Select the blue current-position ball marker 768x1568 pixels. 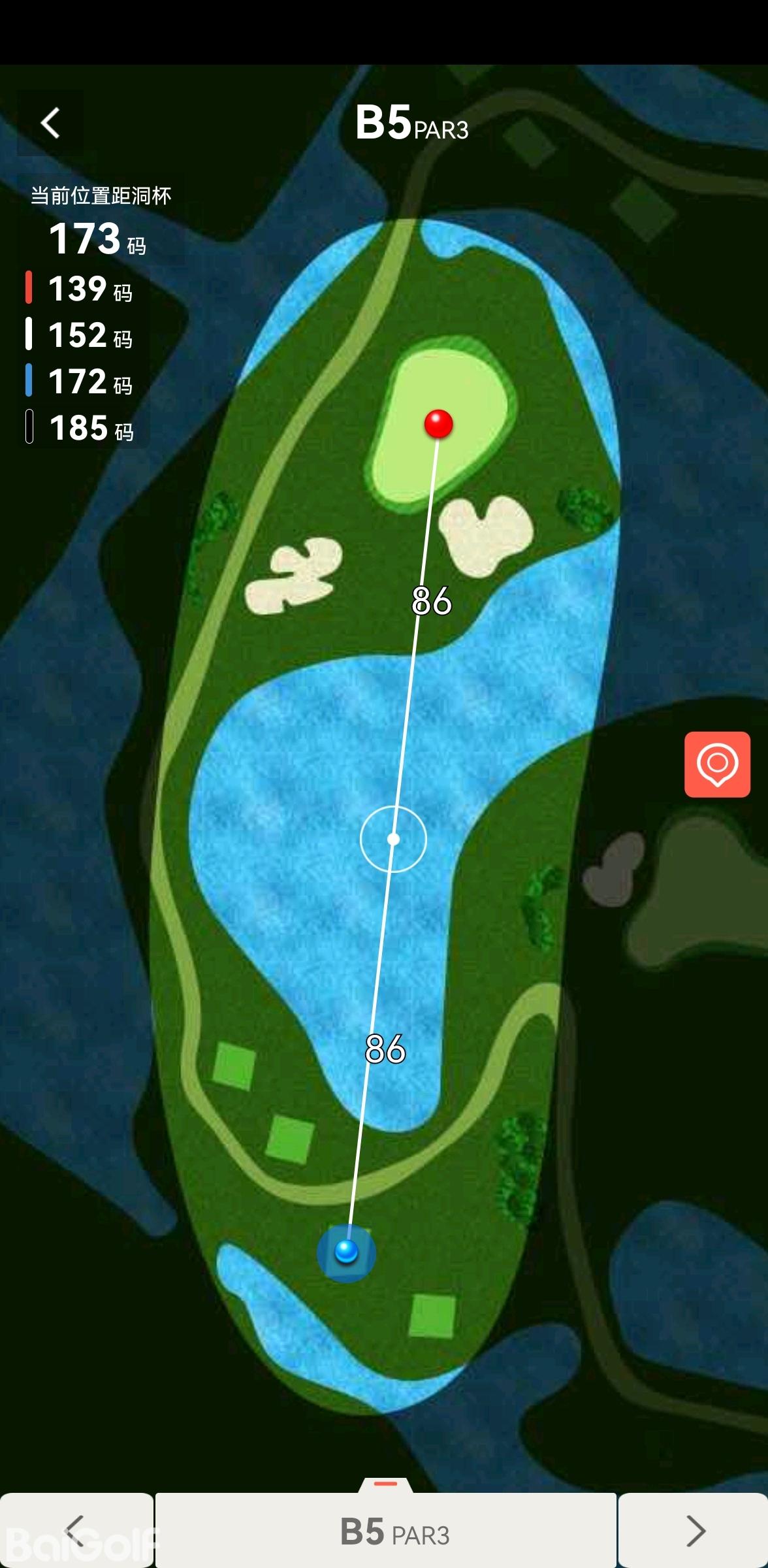346,1252
